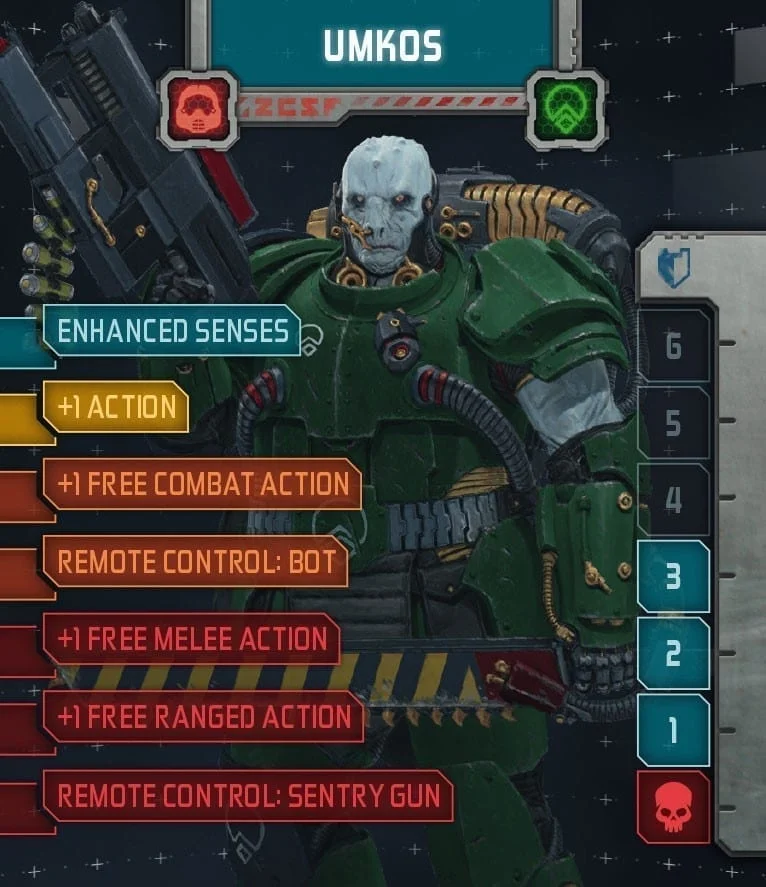Select +1 Free Melee Action

[x=192, y=639]
